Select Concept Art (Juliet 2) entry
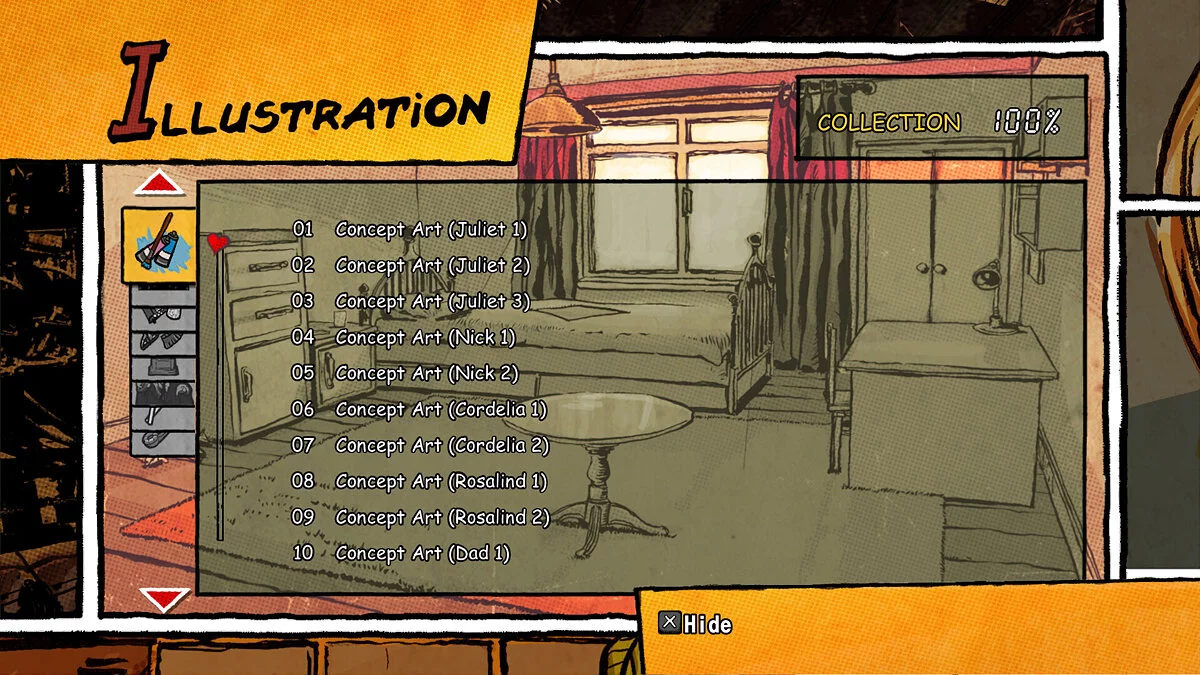Screen dimensions: 1200x675 tap(432, 265)
